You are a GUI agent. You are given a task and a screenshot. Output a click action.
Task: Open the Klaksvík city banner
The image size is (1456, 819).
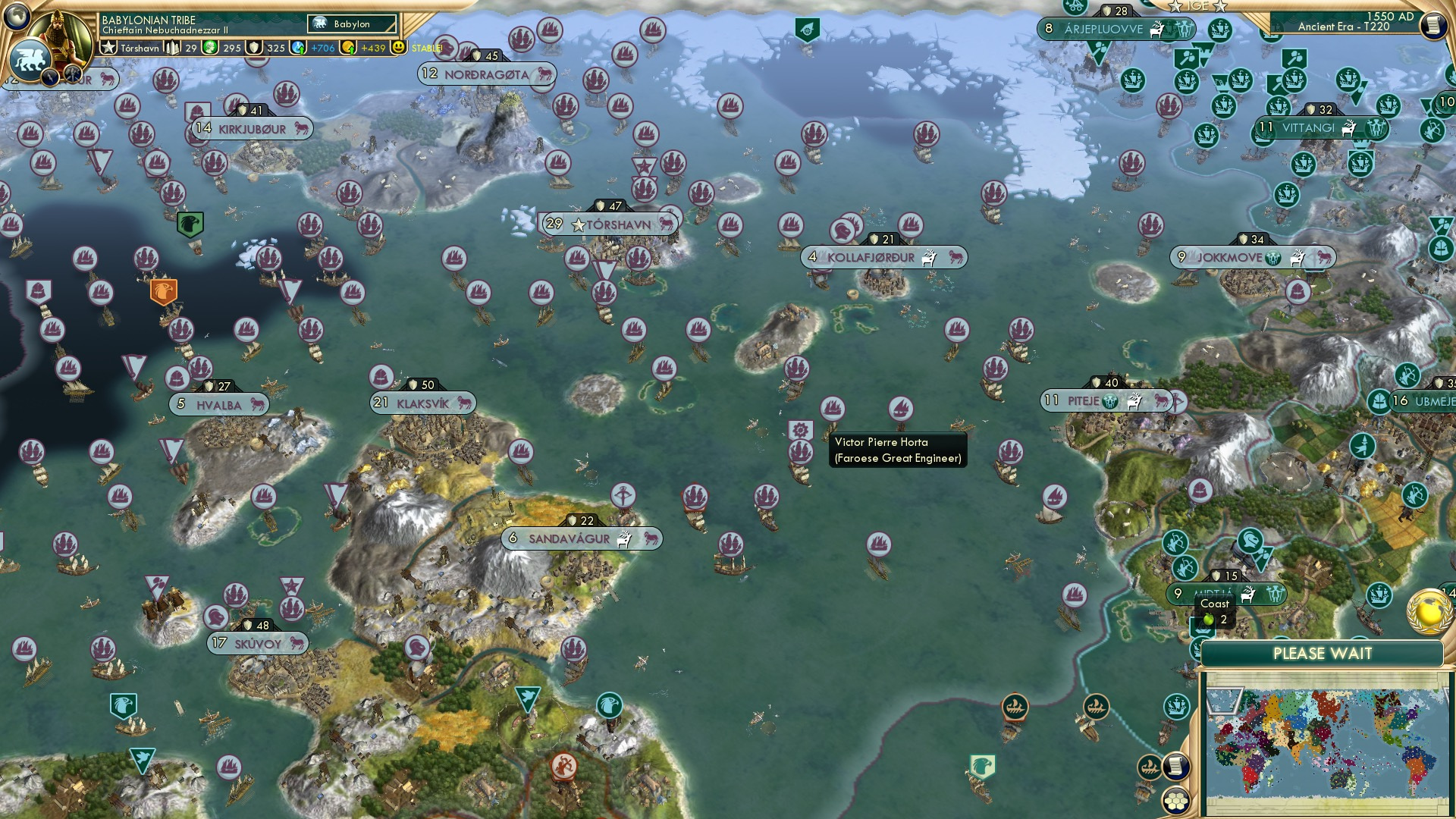tap(422, 404)
